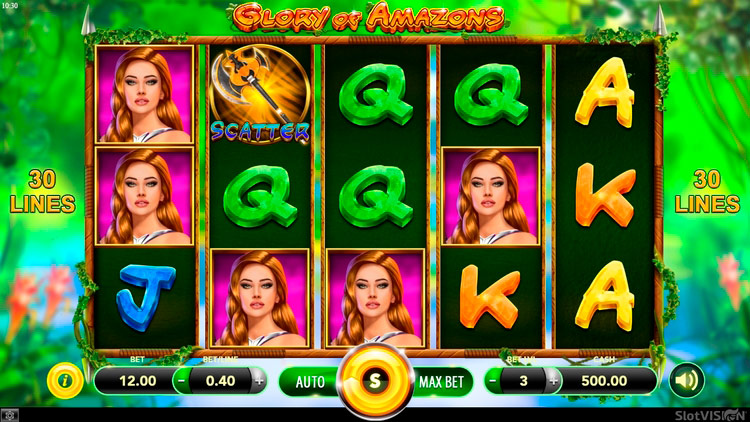Spin the reels with the gold S button

[375, 380]
